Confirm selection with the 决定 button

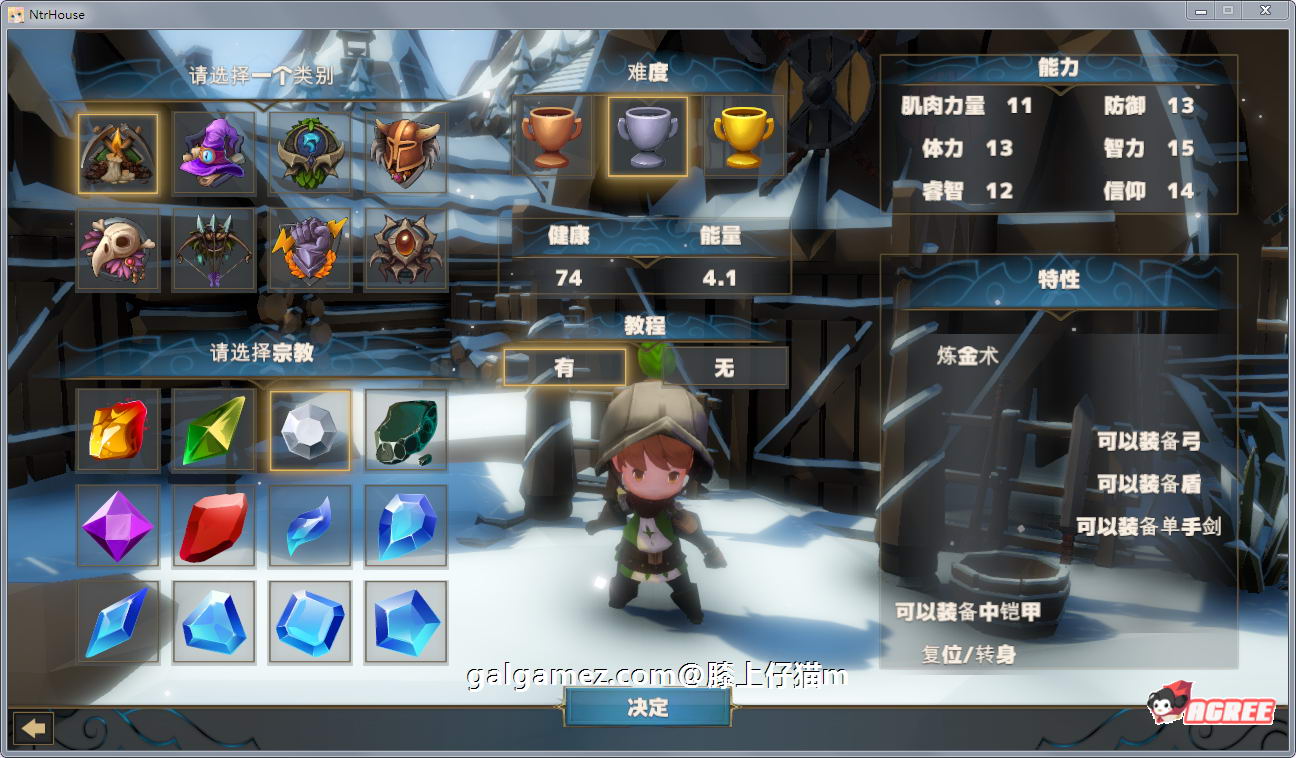(x=647, y=707)
